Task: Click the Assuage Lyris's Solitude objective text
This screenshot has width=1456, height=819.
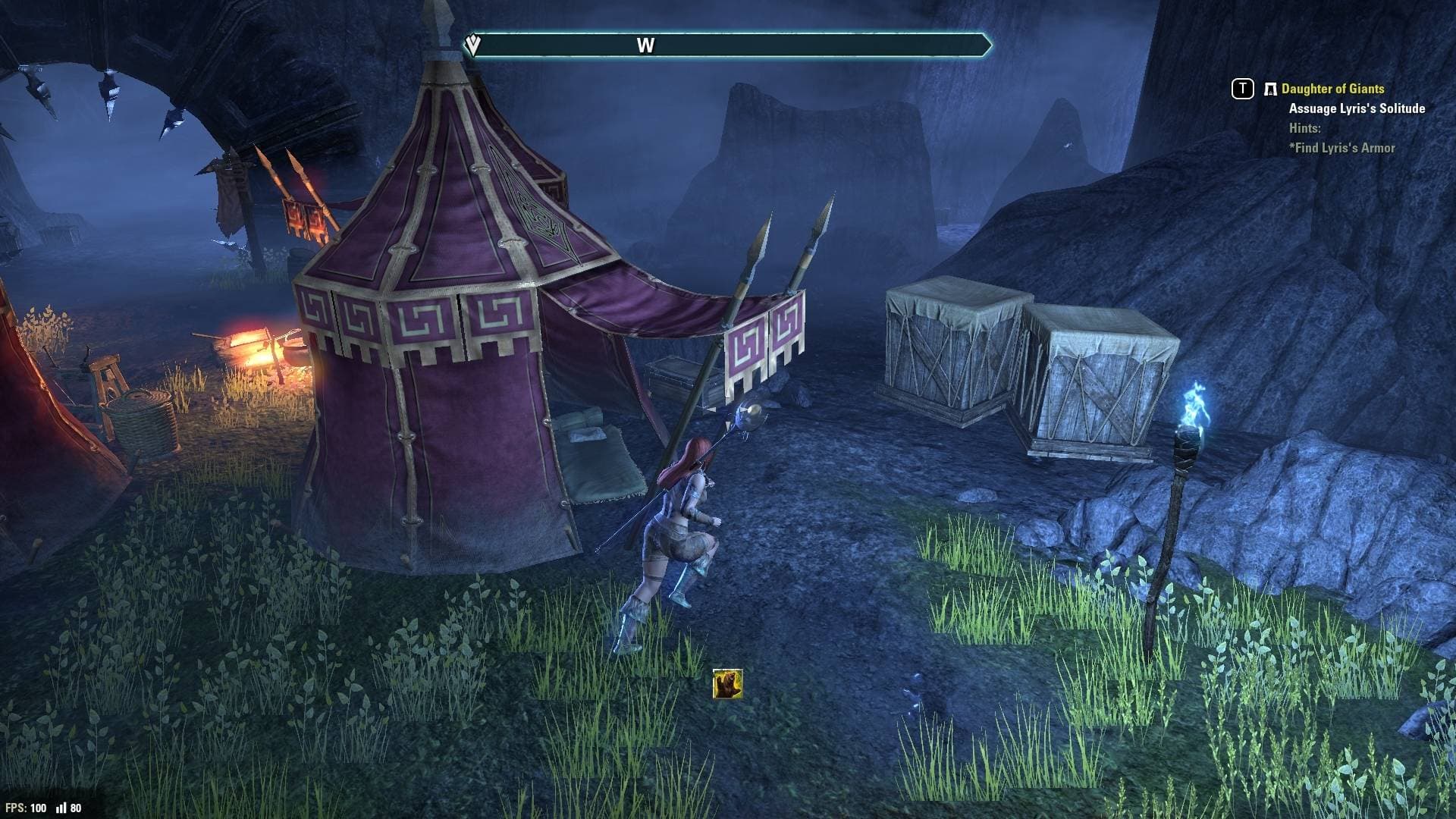Action: pos(1356,109)
